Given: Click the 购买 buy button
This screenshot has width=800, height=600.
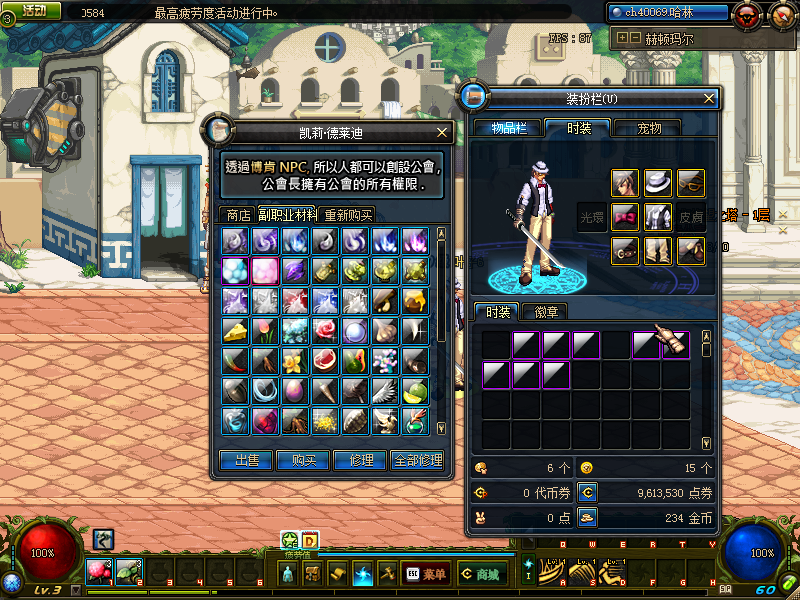Looking at the screenshot, I should [x=303, y=460].
